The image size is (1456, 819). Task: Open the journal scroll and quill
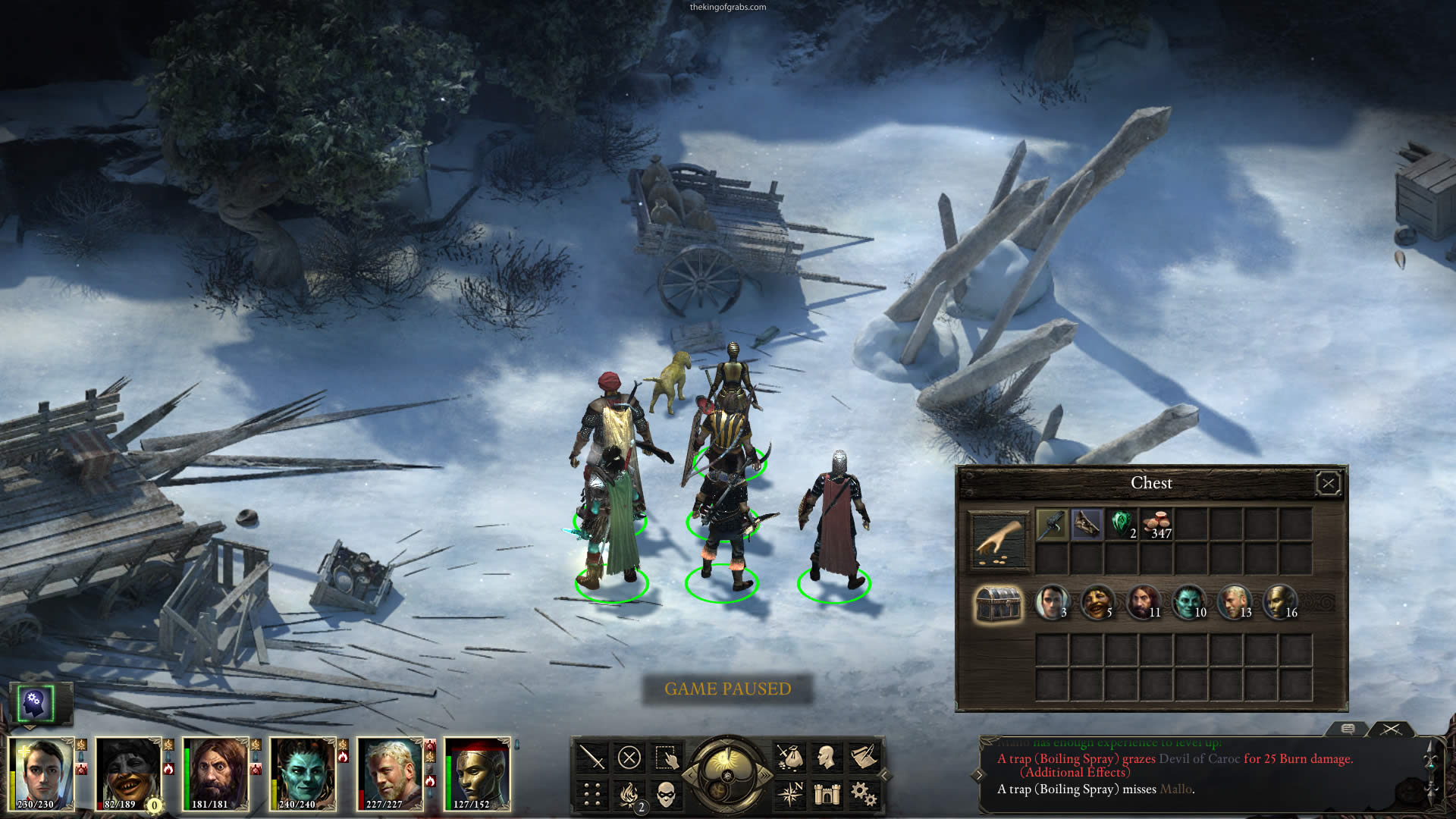pos(862,758)
